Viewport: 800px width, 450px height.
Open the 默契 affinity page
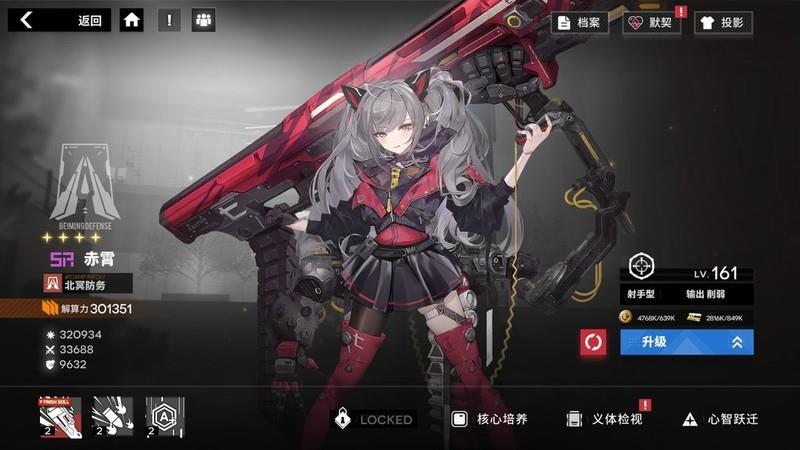(x=650, y=22)
